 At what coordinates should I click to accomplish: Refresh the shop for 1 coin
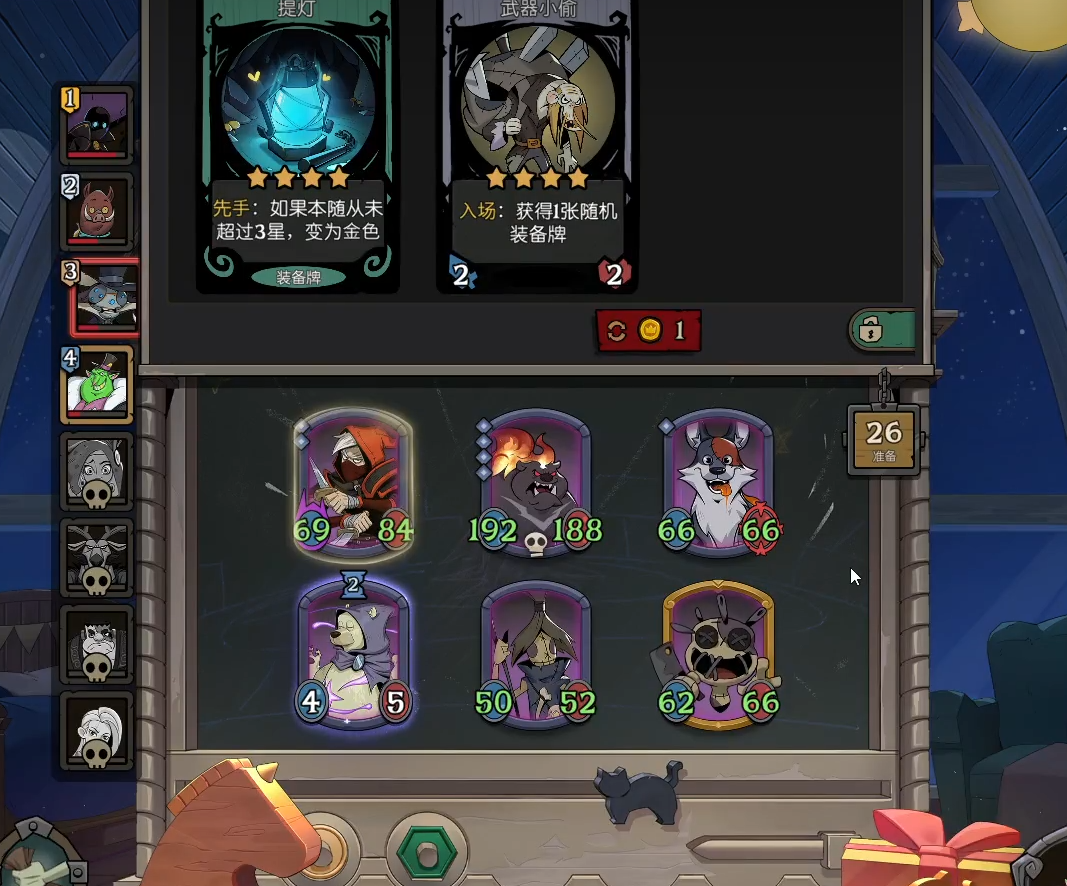tap(648, 331)
